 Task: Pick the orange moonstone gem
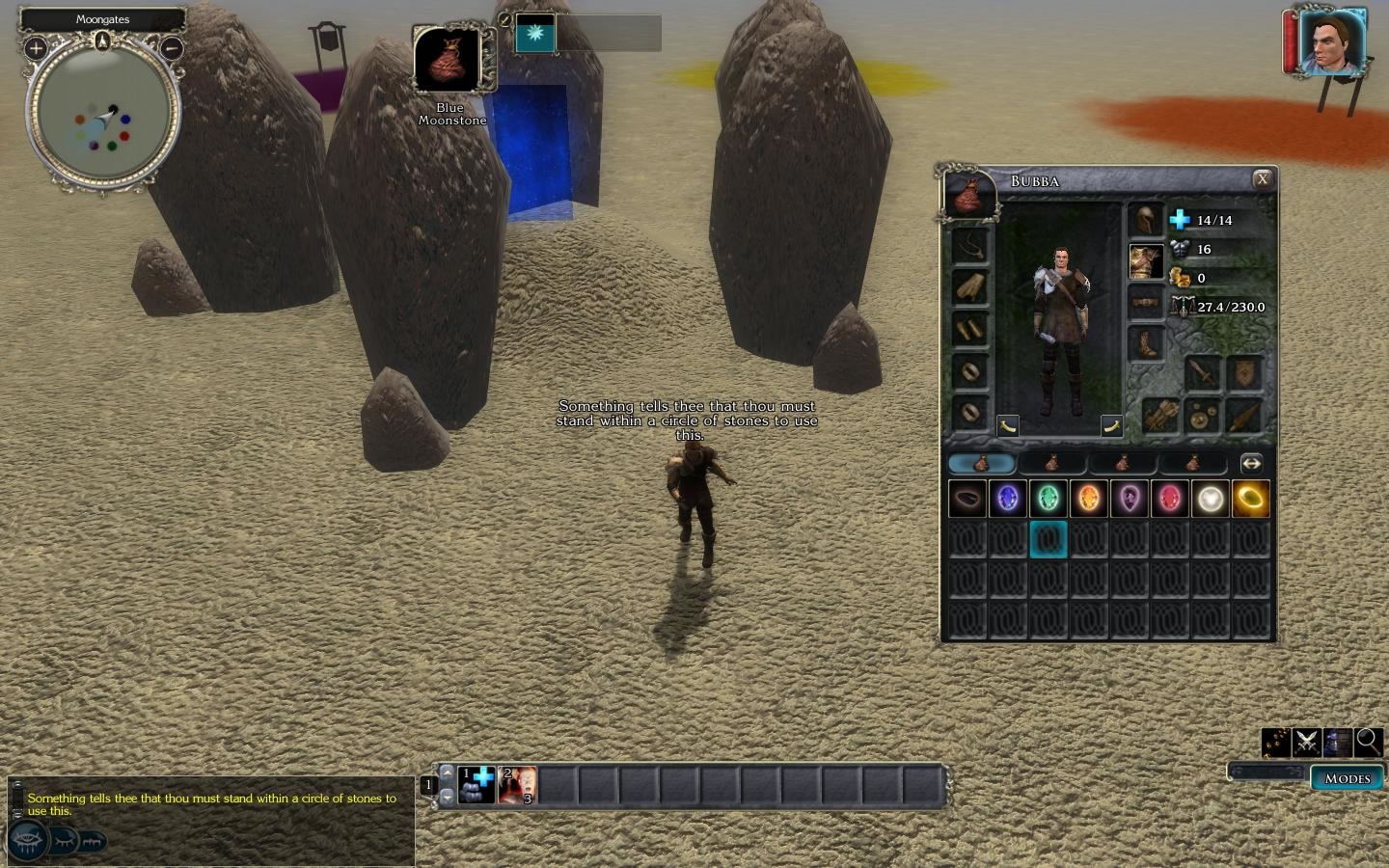pyautogui.click(x=1088, y=499)
